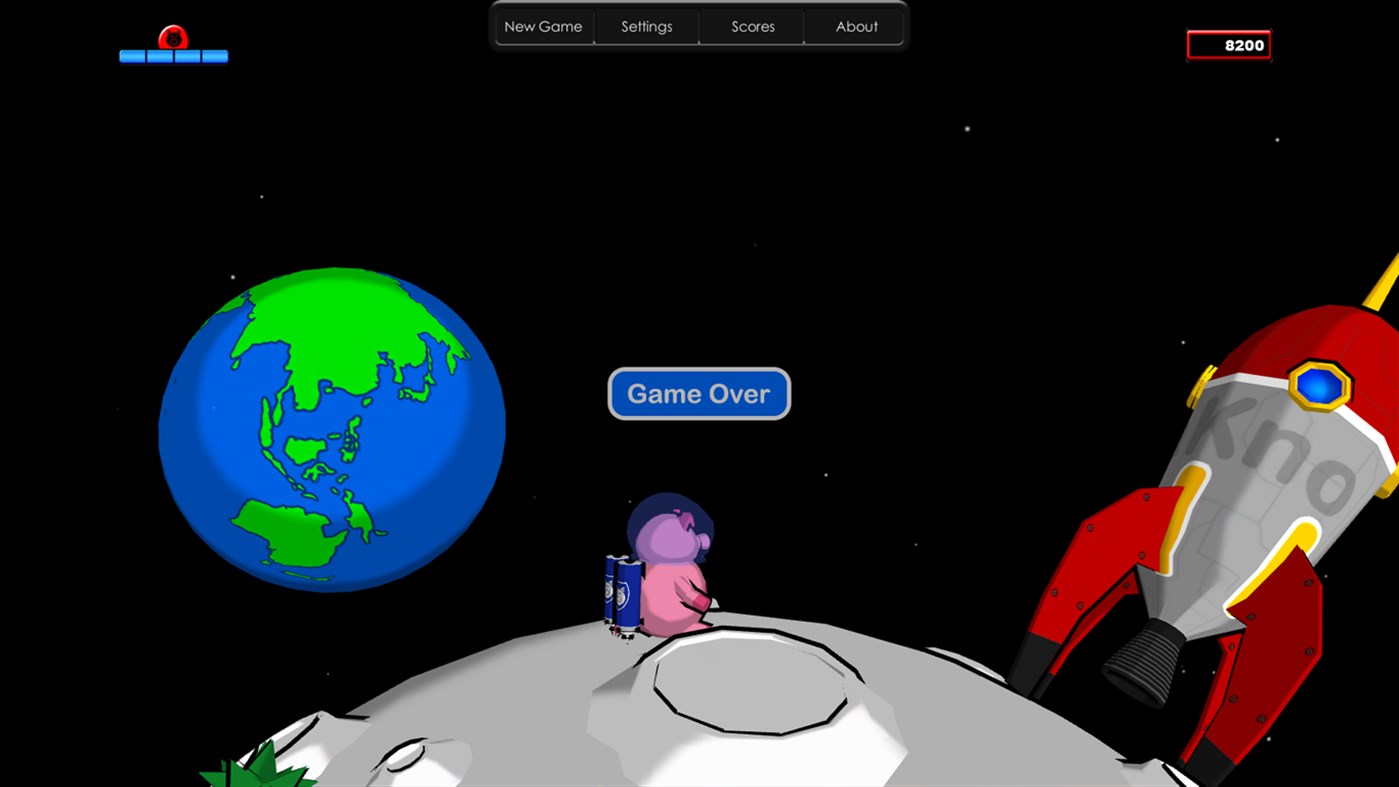
Task: Click the red score box showing 8200
Action: pyautogui.click(x=1228, y=44)
